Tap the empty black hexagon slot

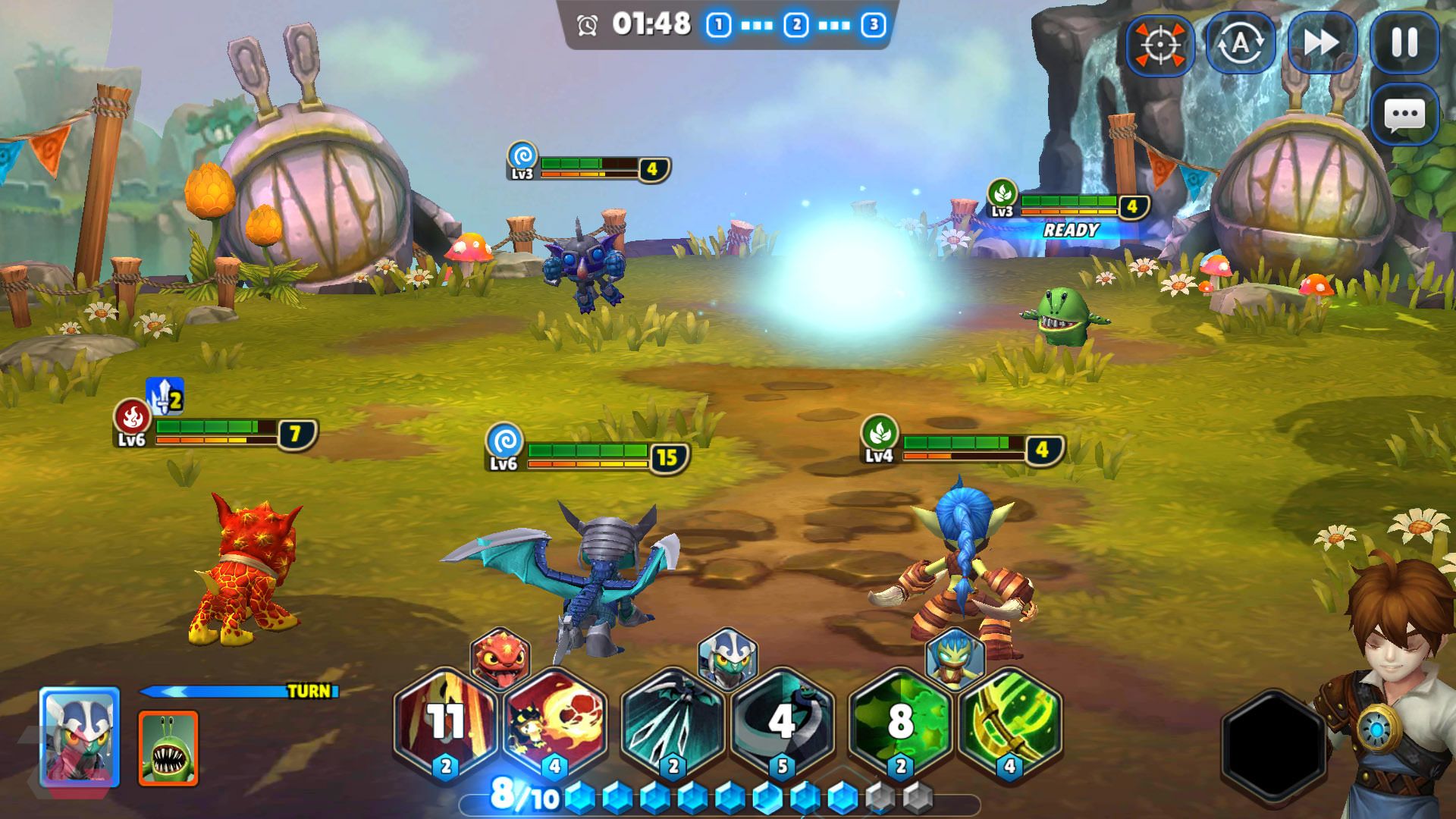[1274, 744]
